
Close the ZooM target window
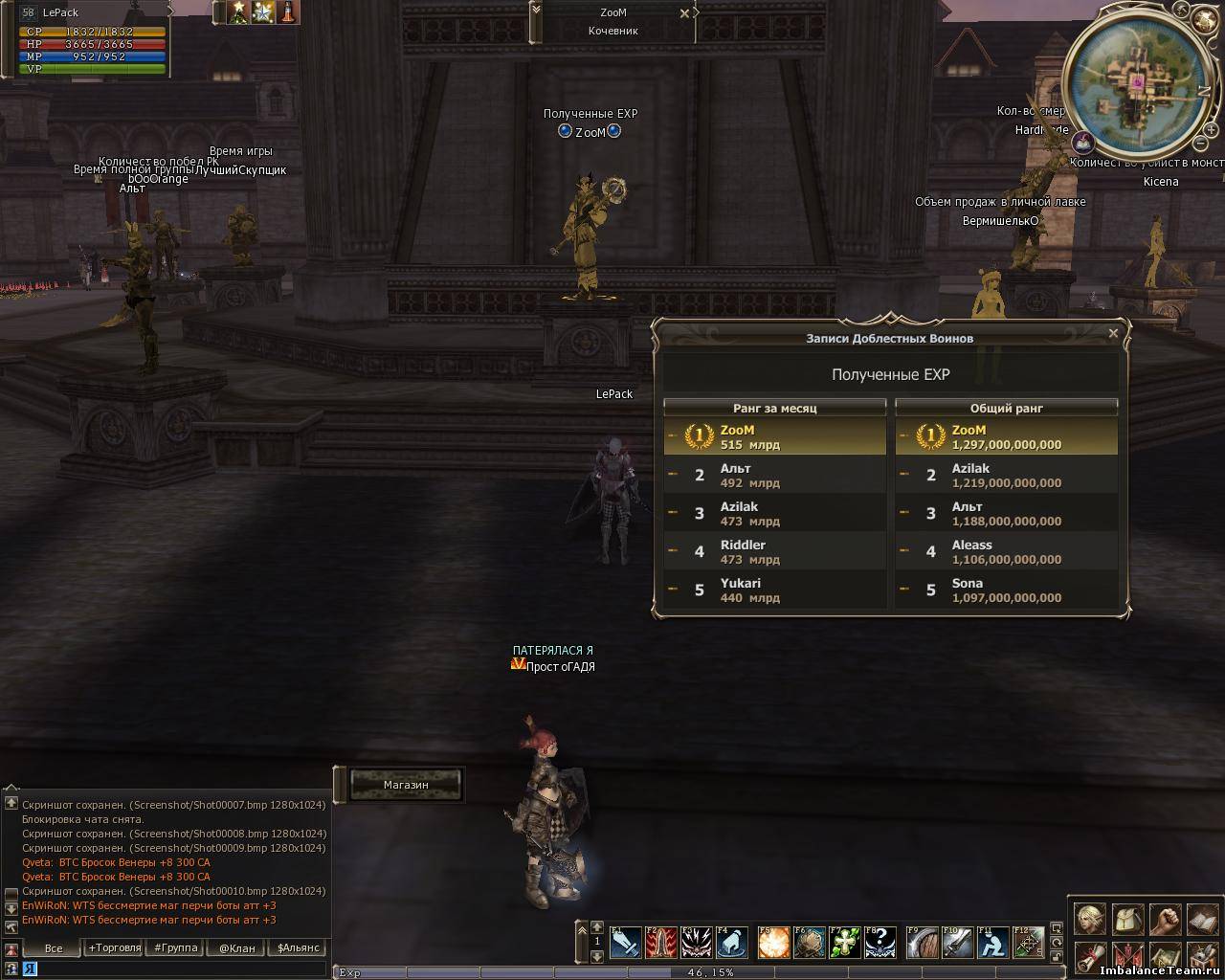(684, 13)
